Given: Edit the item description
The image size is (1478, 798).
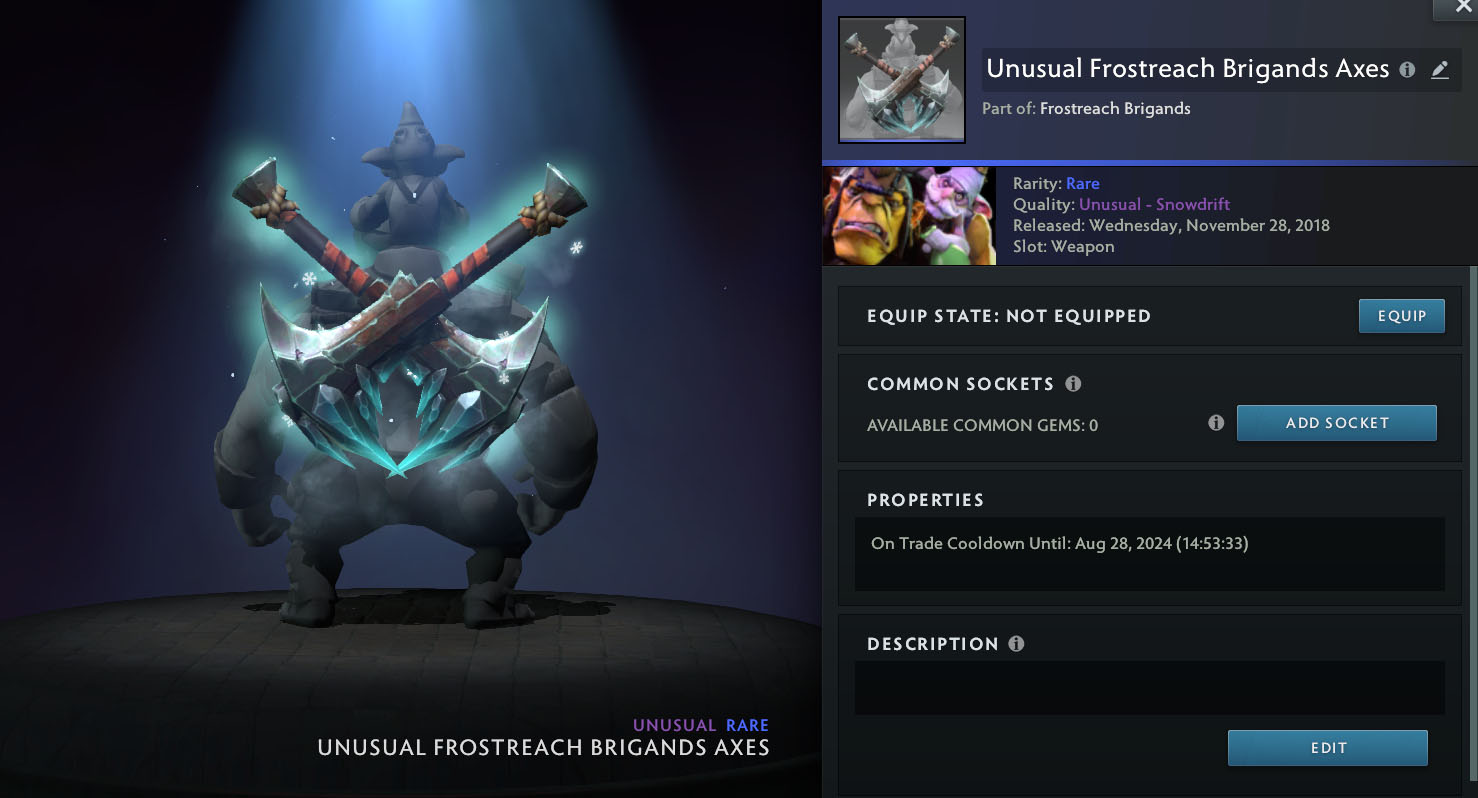Looking at the screenshot, I should pos(1327,748).
